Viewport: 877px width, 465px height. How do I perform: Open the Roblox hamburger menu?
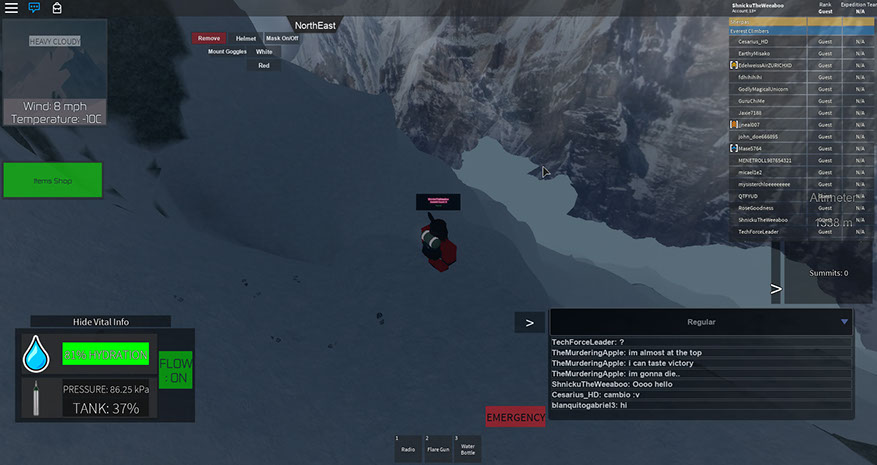click(x=11, y=7)
